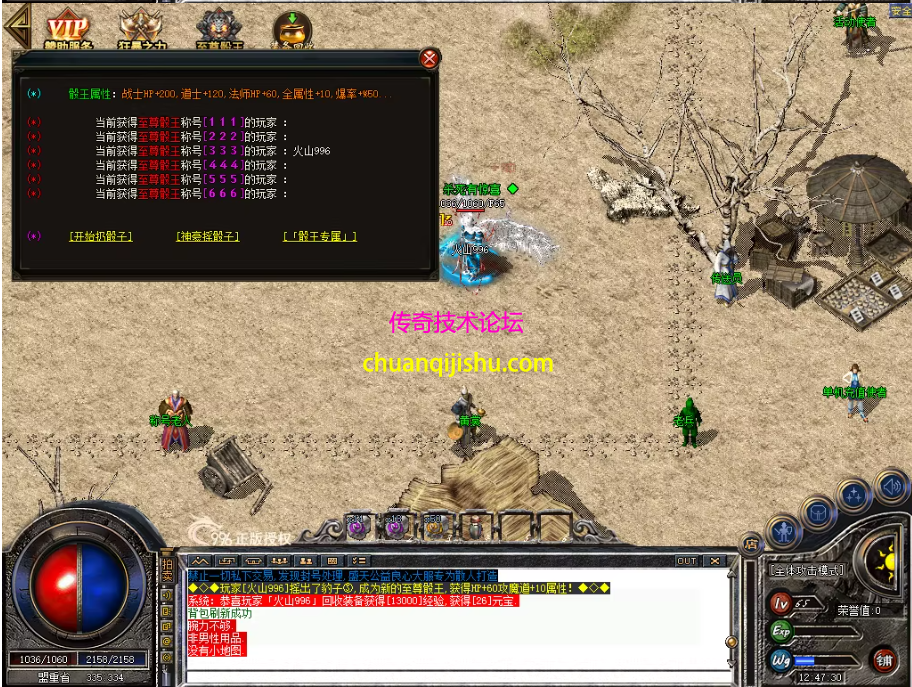Open the 骰王专属 link

320,237
